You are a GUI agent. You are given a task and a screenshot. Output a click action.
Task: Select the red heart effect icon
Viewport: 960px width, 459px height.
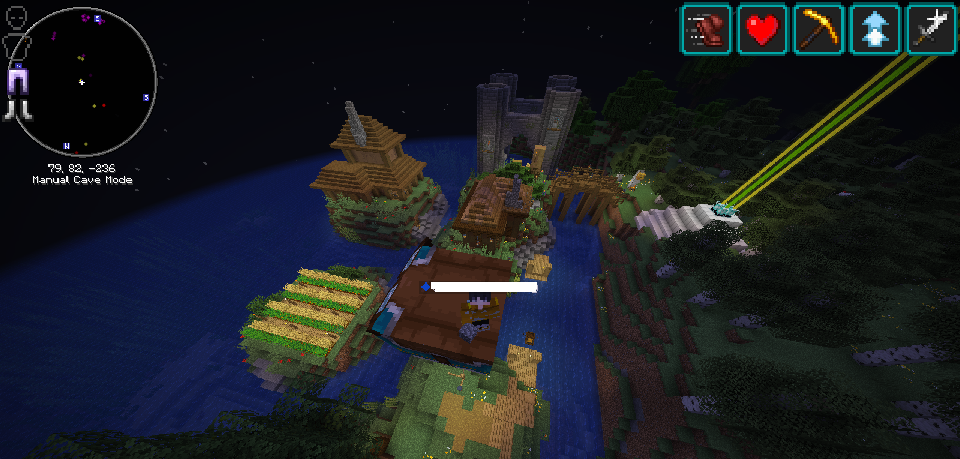tap(762, 29)
